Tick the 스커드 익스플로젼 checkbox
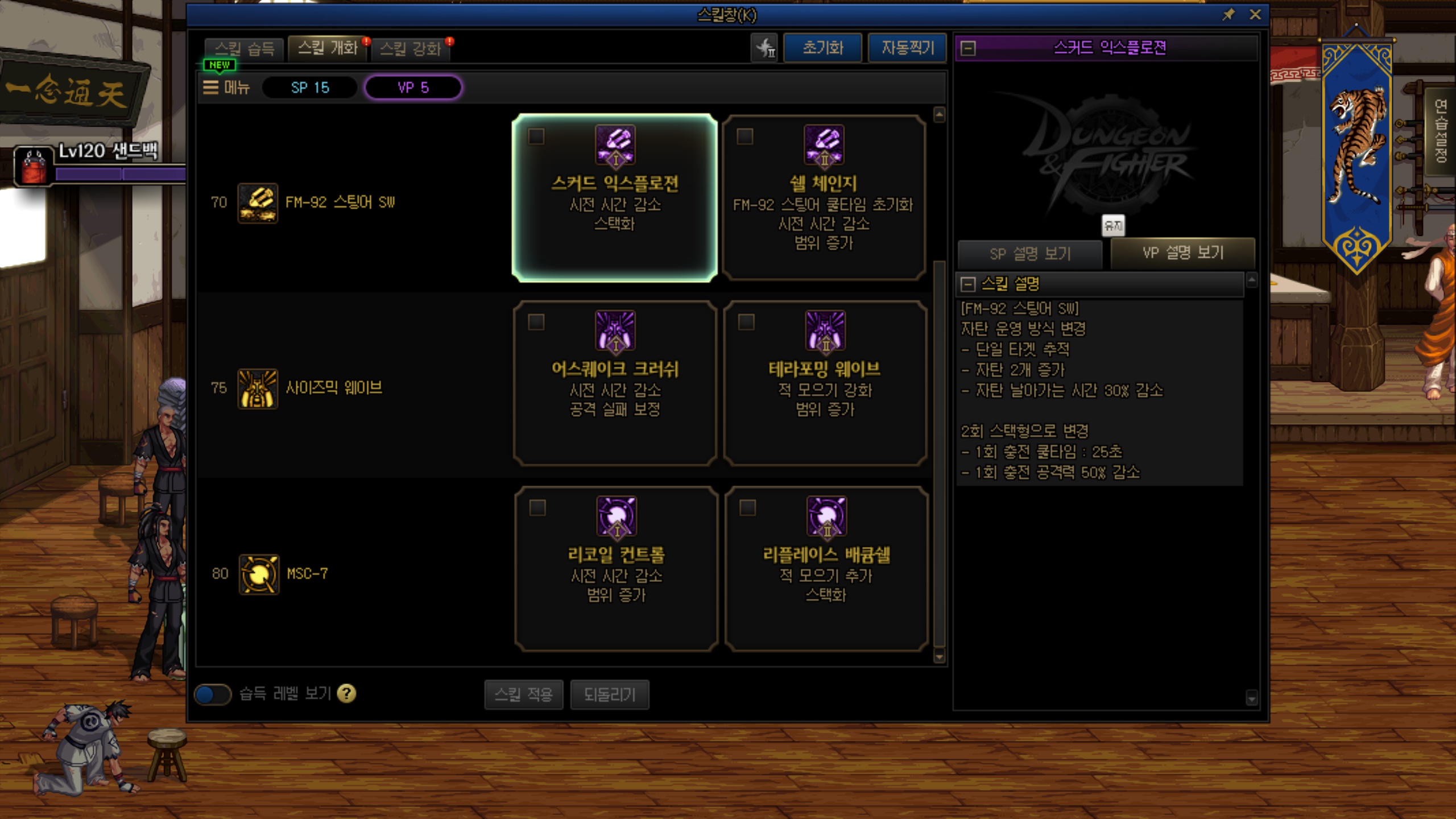The height and width of the screenshot is (819, 1456). 536,136
